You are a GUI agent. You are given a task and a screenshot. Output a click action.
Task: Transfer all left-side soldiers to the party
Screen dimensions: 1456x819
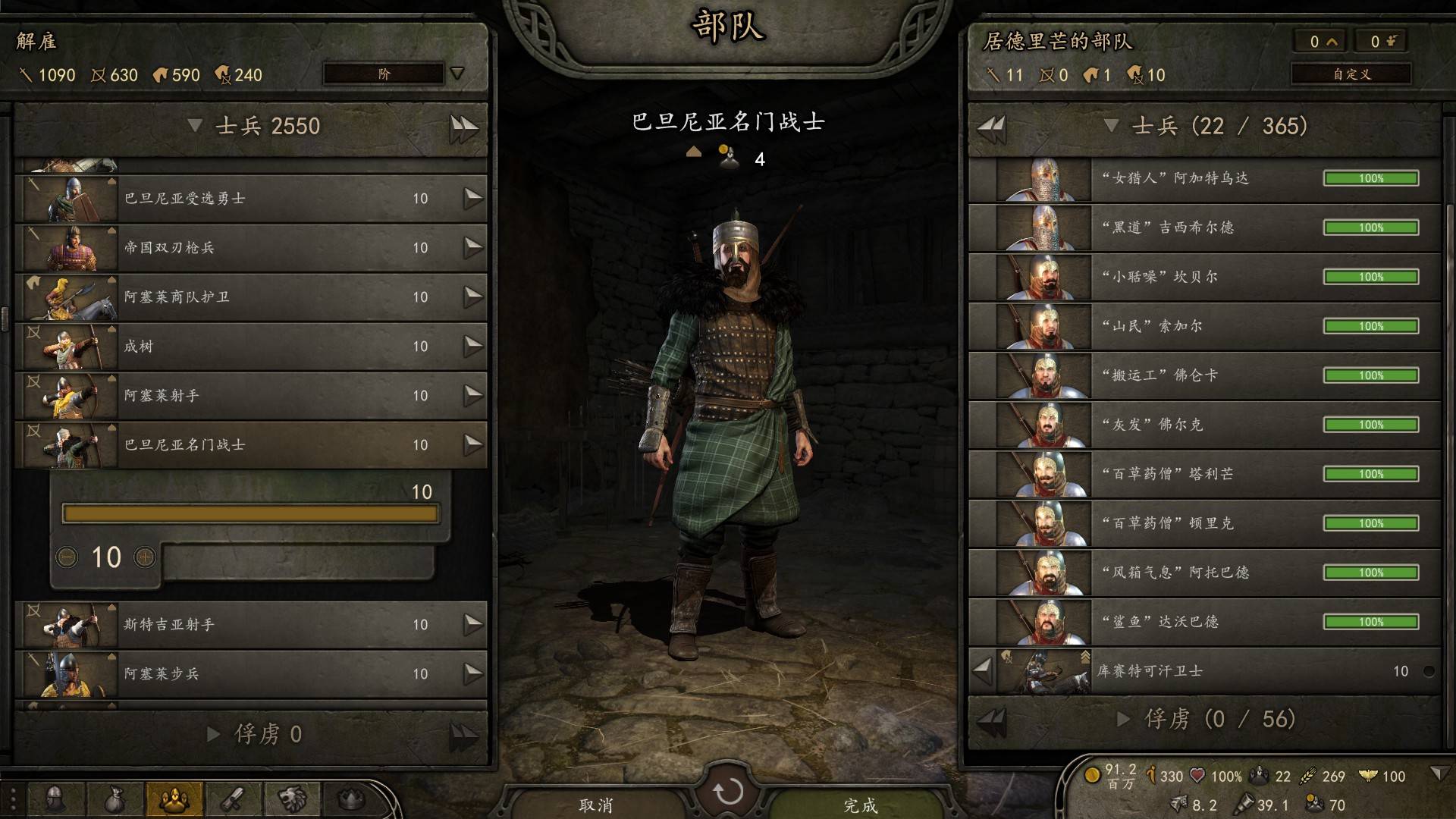click(x=463, y=127)
